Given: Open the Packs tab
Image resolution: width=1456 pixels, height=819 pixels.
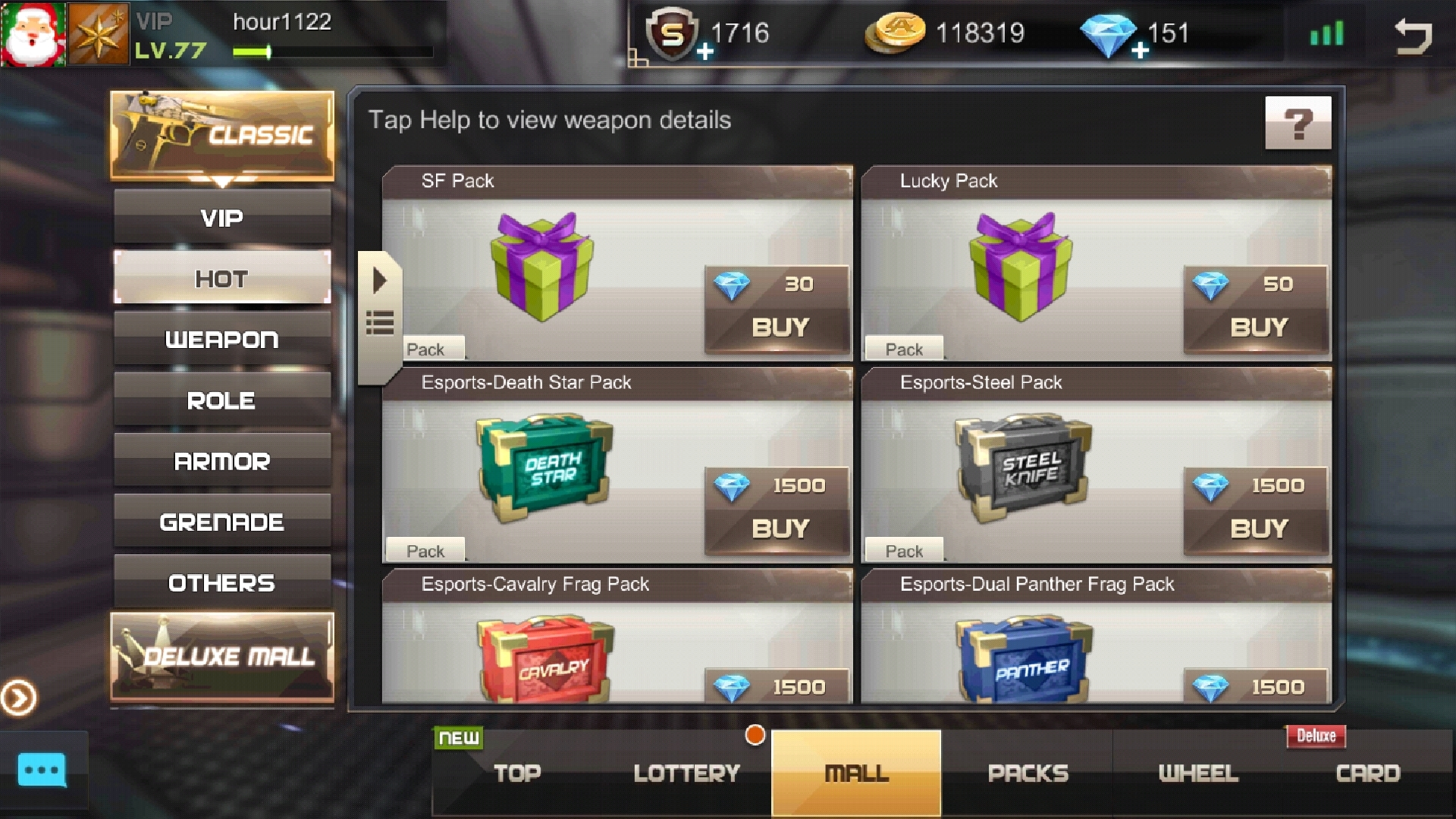Looking at the screenshot, I should 1028,773.
